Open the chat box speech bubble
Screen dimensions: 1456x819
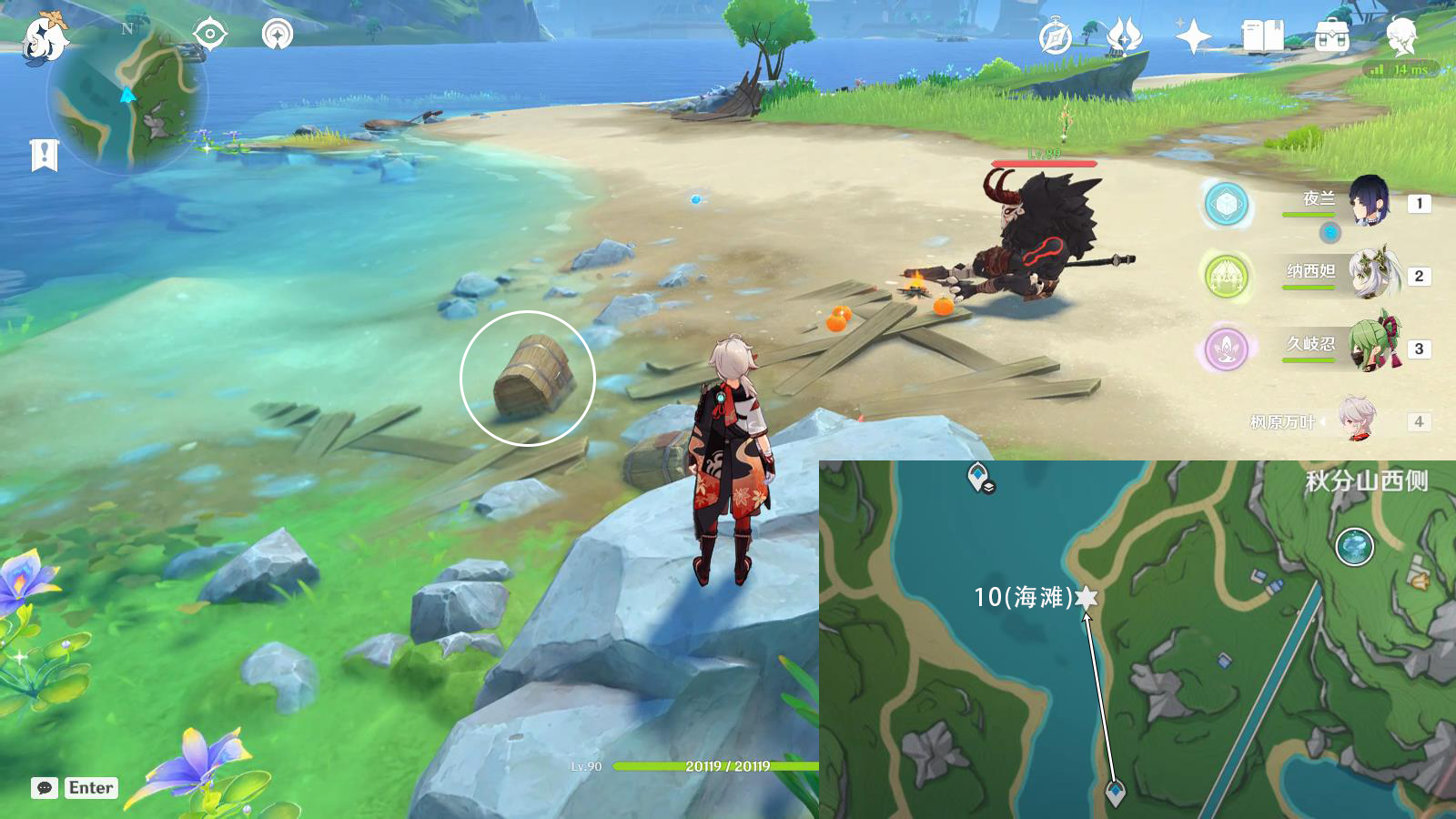(x=45, y=788)
